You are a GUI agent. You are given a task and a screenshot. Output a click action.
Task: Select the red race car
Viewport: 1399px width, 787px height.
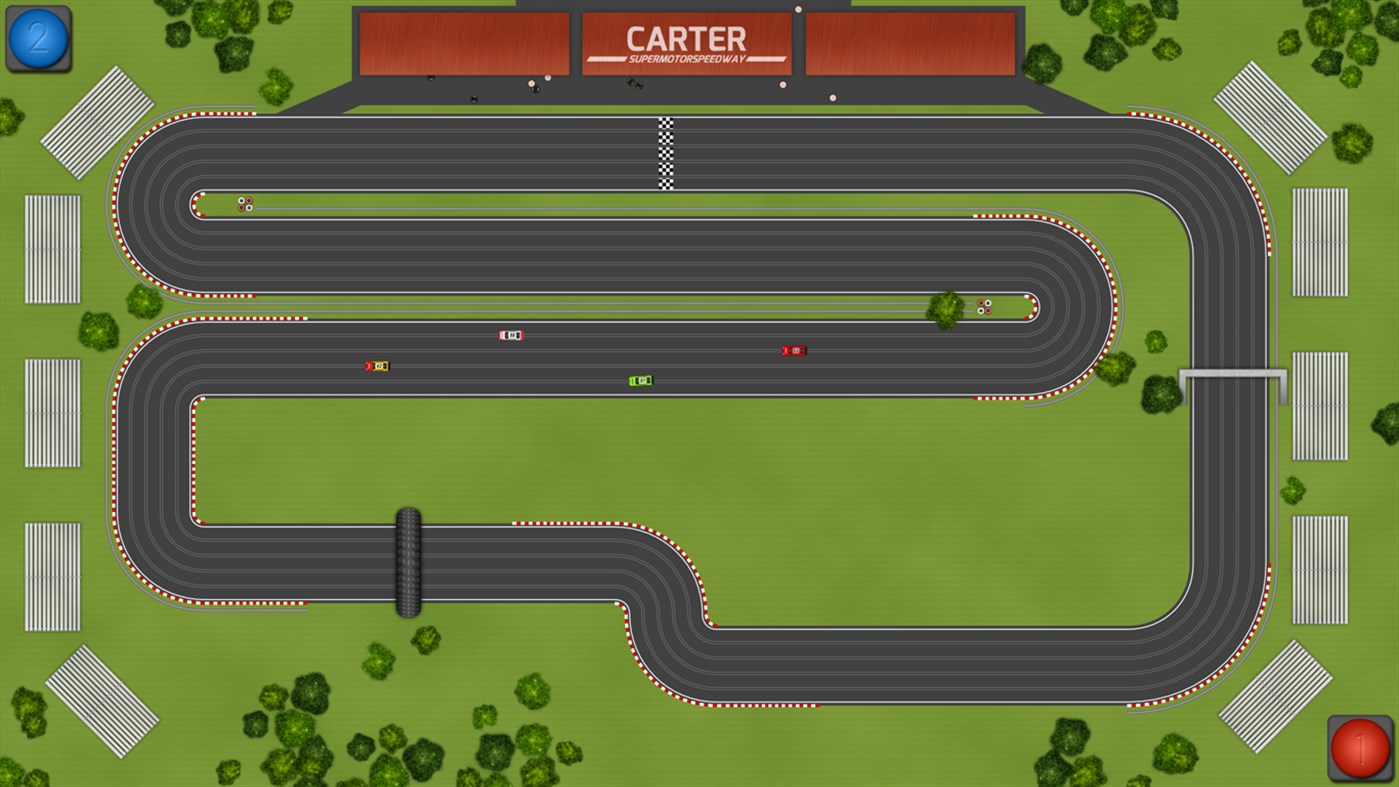click(x=793, y=350)
